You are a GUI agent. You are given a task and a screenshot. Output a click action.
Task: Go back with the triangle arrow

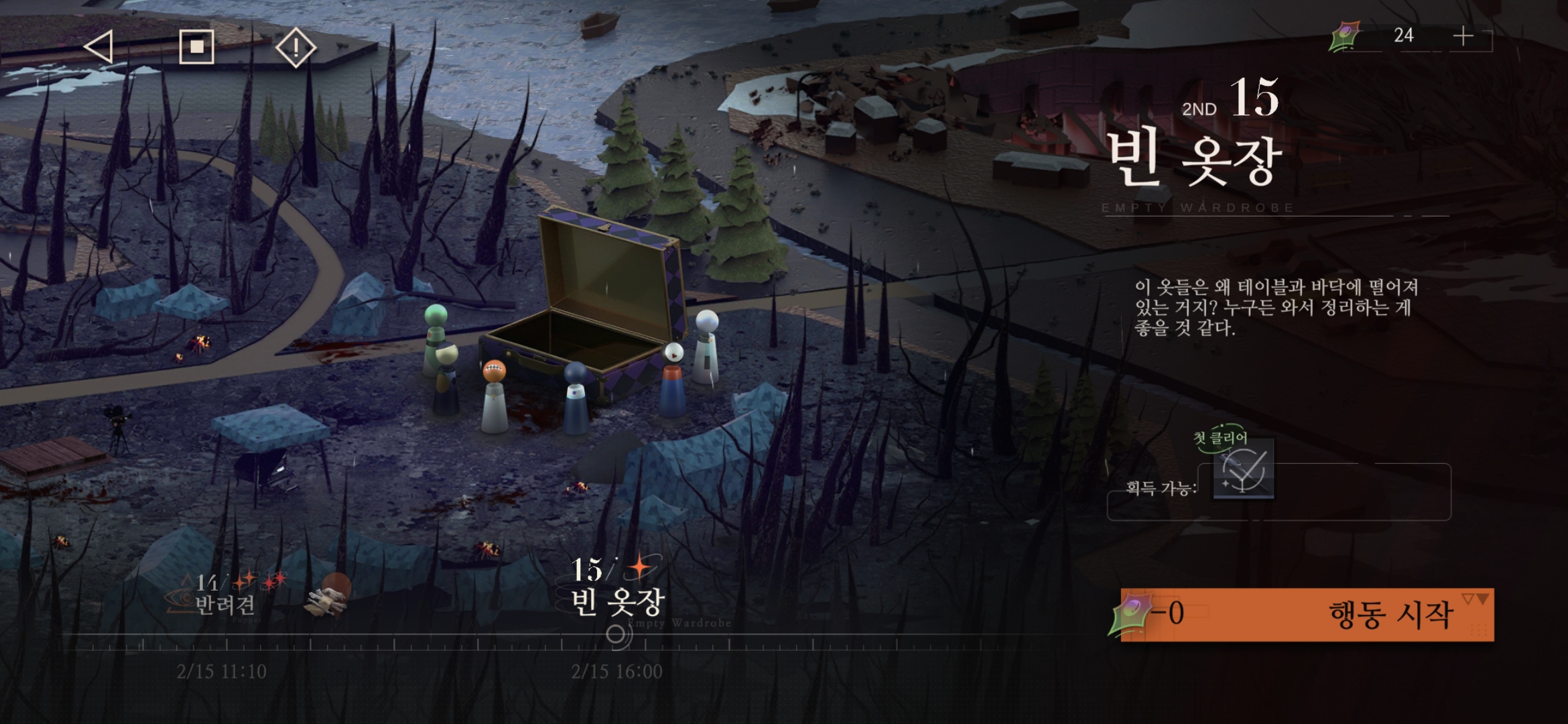(x=99, y=47)
